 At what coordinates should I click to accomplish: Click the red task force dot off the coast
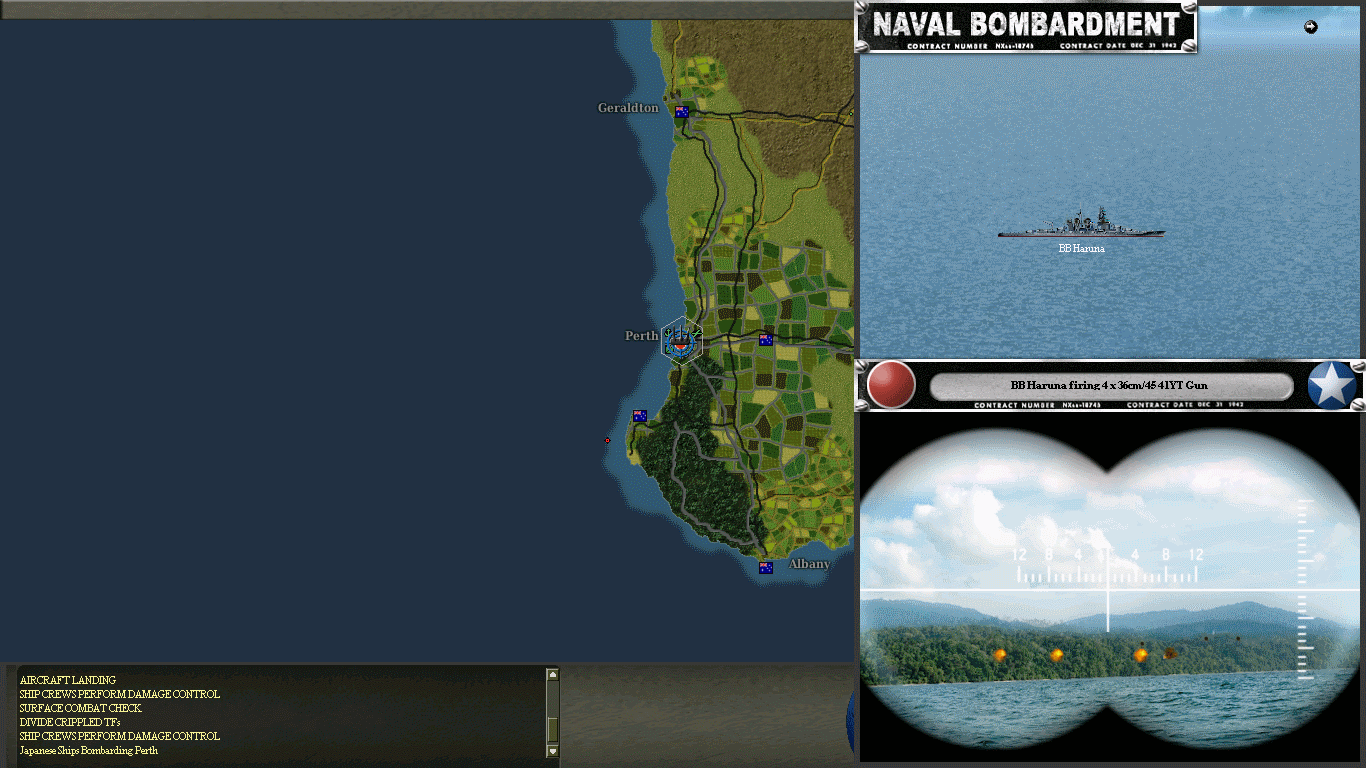tap(607, 440)
